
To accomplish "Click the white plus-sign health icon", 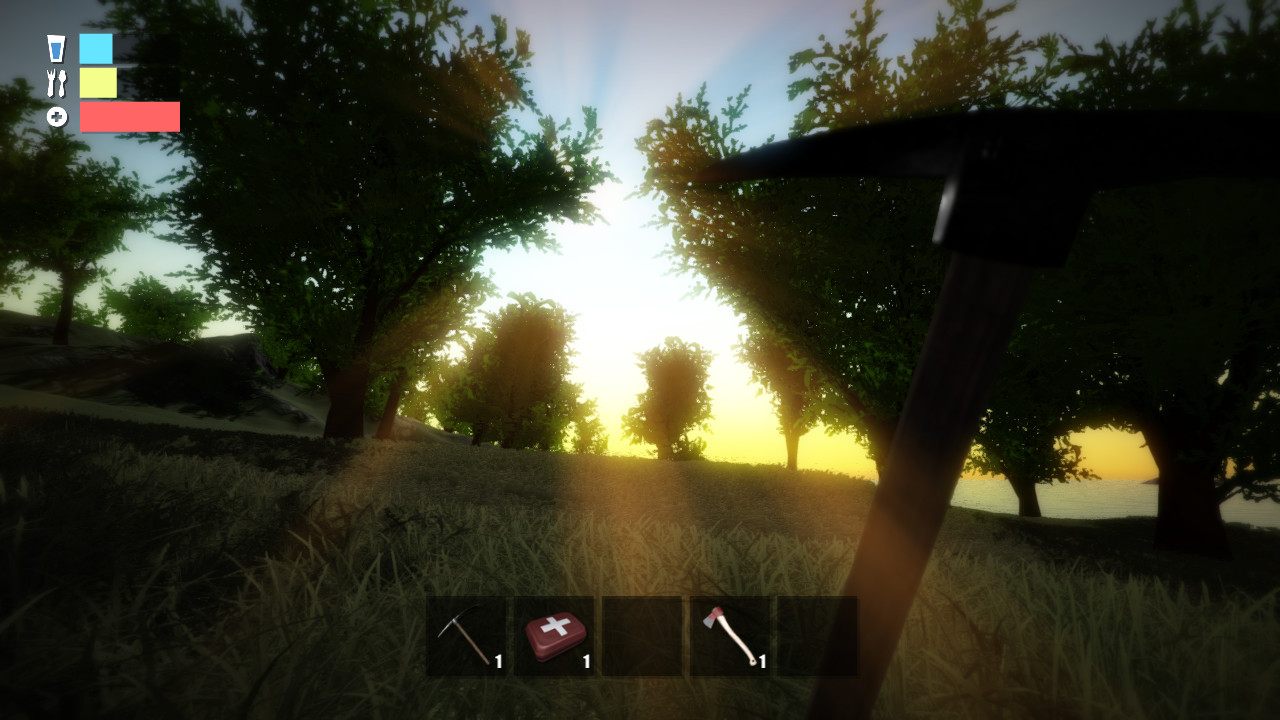I will coord(56,116).
